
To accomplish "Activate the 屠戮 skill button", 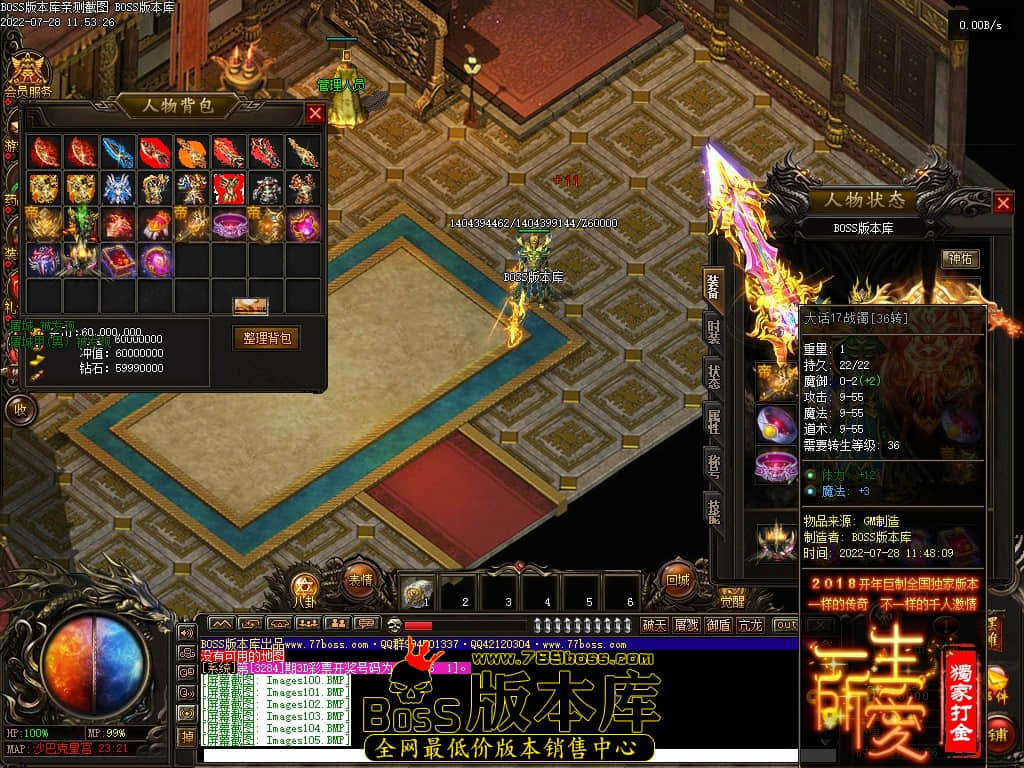I will tap(686, 625).
